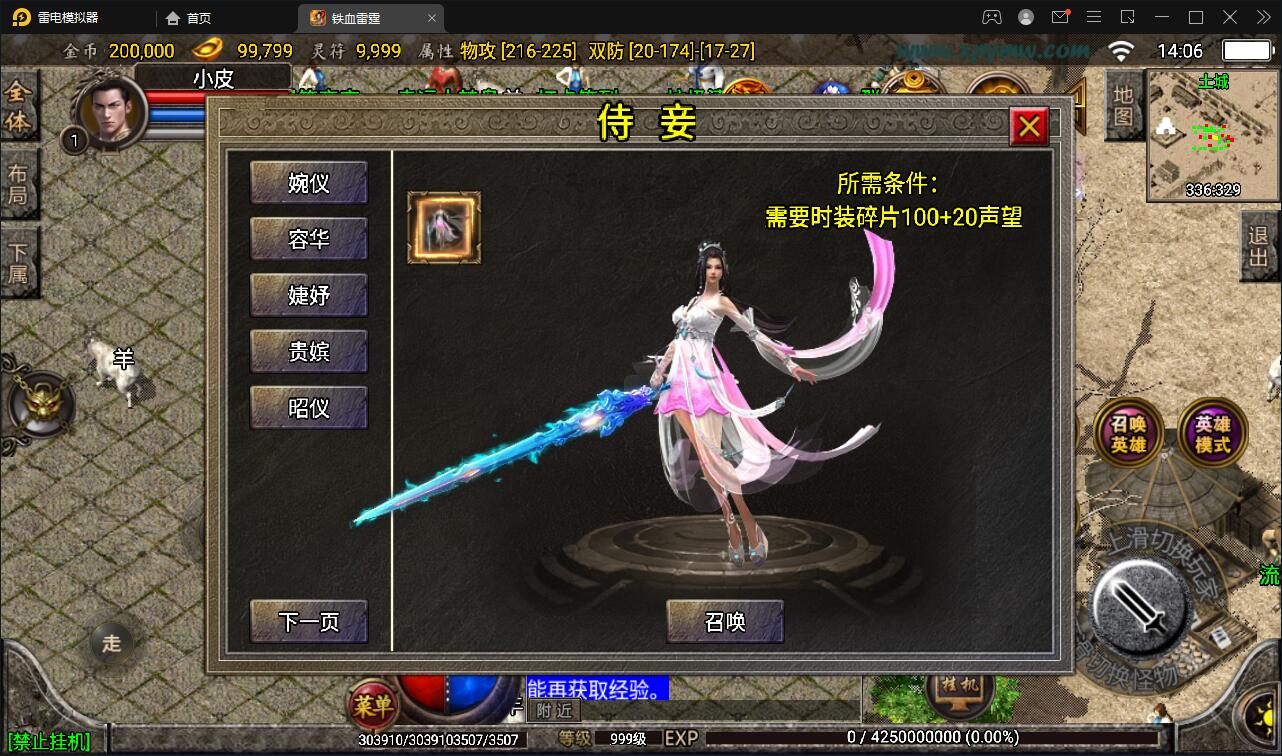
Task: Open the emulator mail notification icon
Action: coord(1061,17)
